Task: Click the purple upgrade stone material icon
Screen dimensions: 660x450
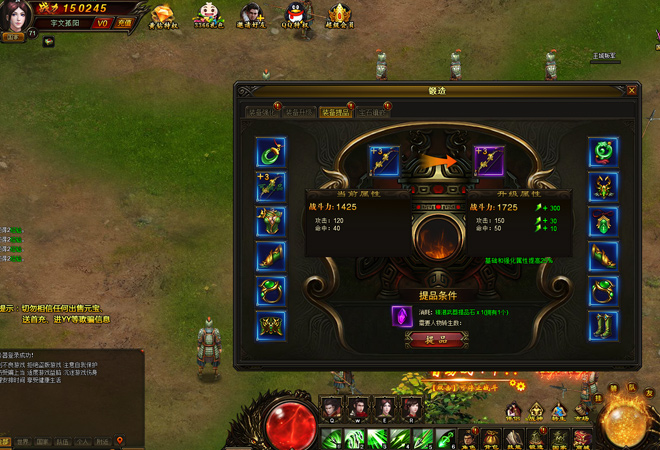Action: (398, 314)
